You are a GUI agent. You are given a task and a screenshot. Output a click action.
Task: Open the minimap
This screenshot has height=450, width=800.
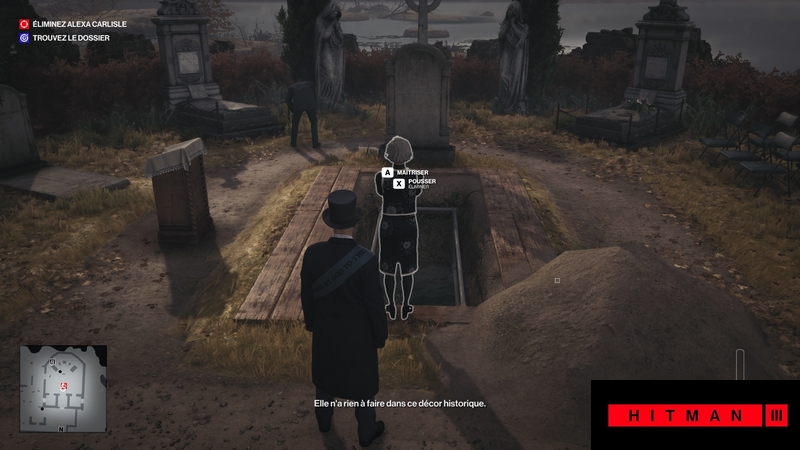coord(63,389)
